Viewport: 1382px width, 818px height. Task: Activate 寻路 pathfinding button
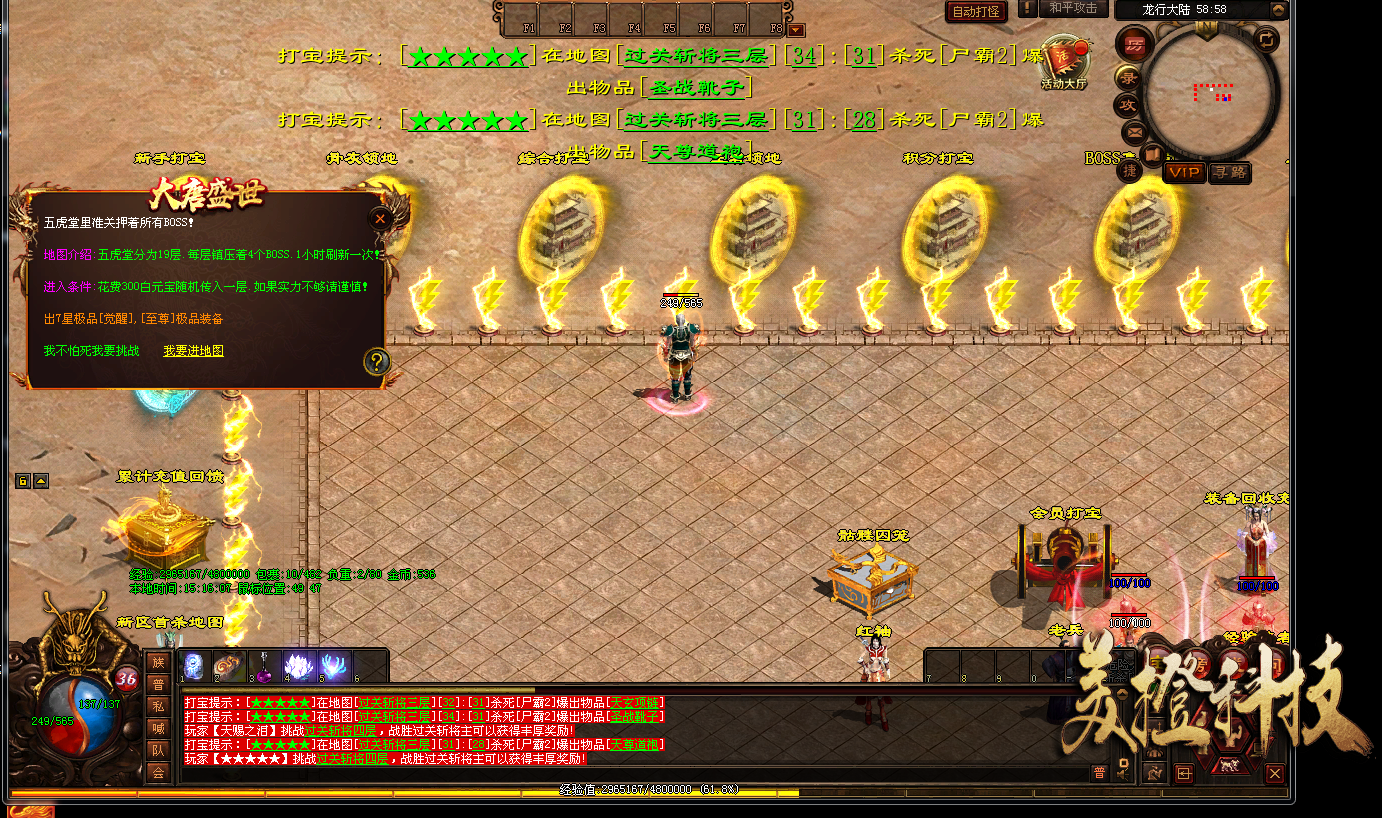[1229, 173]
